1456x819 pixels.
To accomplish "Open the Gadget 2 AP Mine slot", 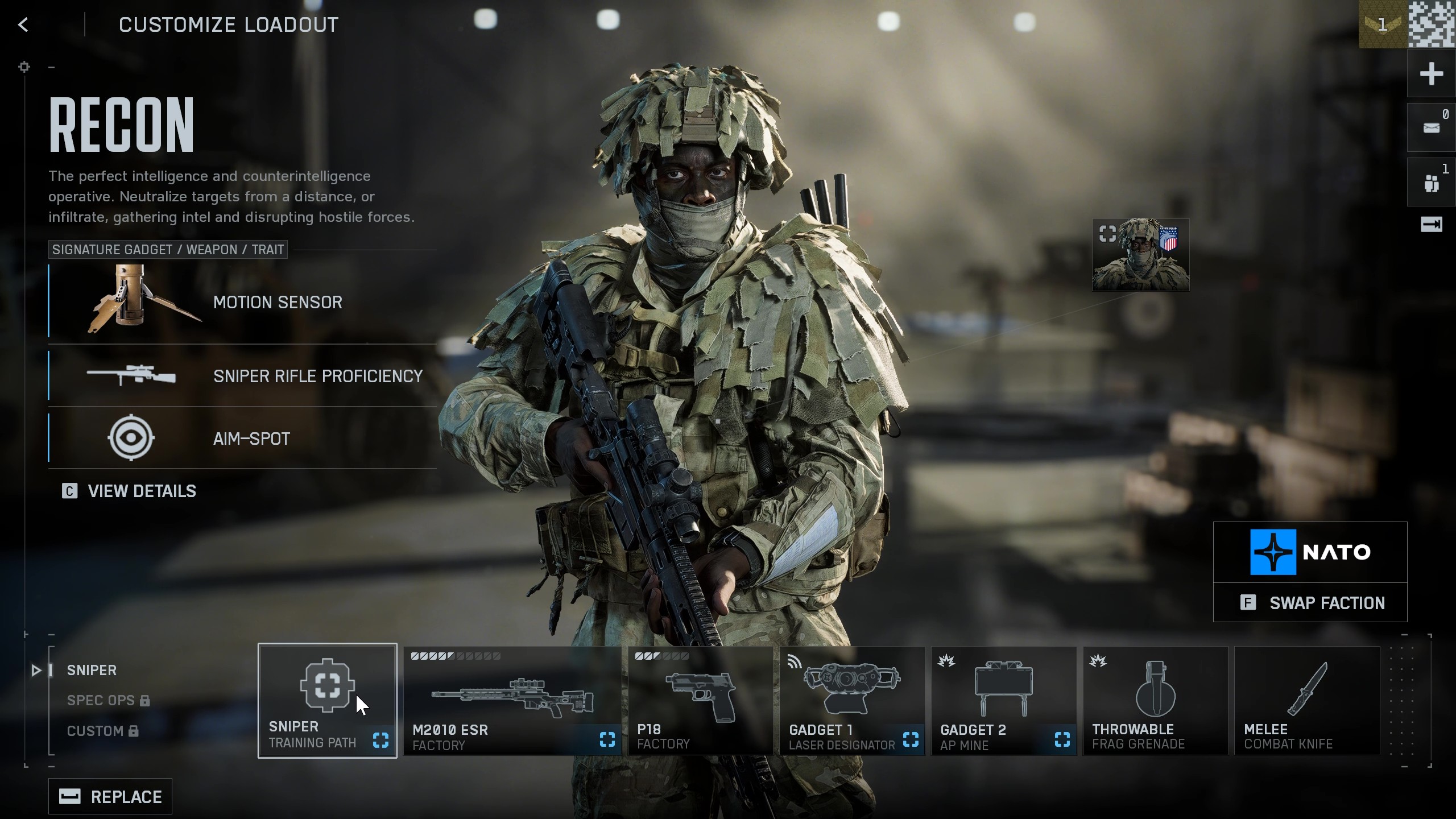I will 1003,700.
